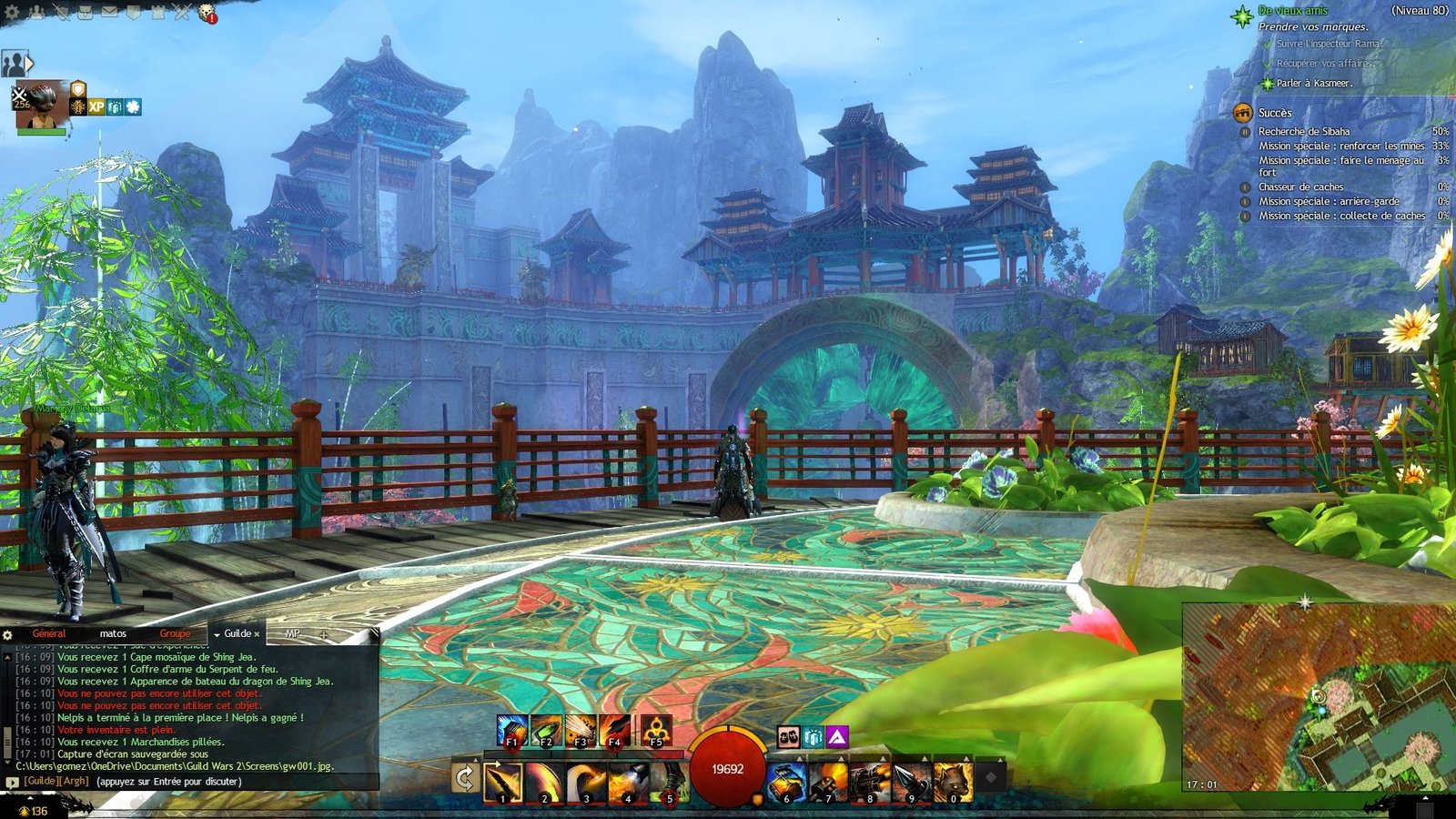Use weapon skill 1 blade icon
The width and height of the screenshot is (1456, 819).
502,782
